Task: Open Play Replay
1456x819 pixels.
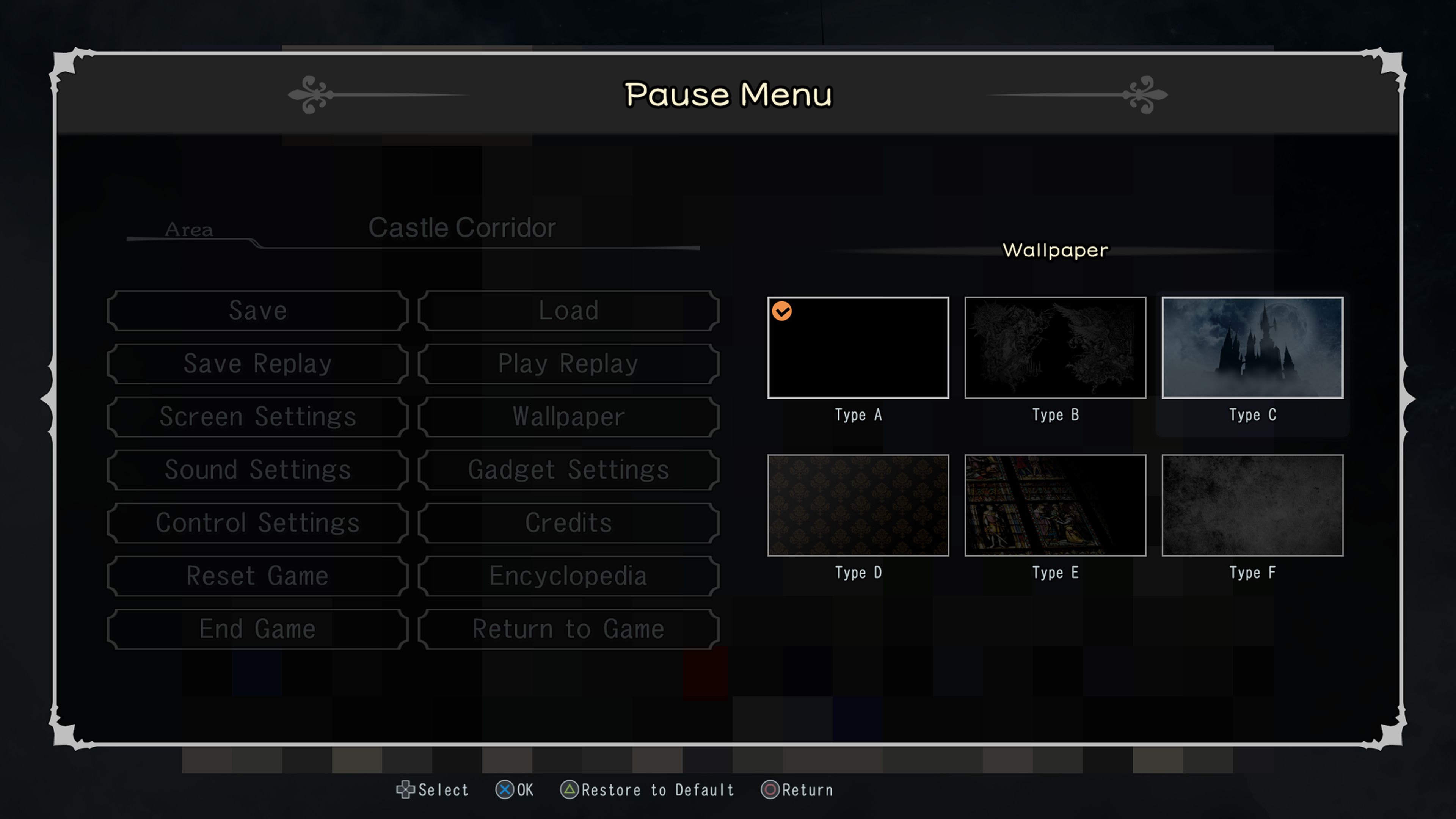Action: (x=568, y=364)
